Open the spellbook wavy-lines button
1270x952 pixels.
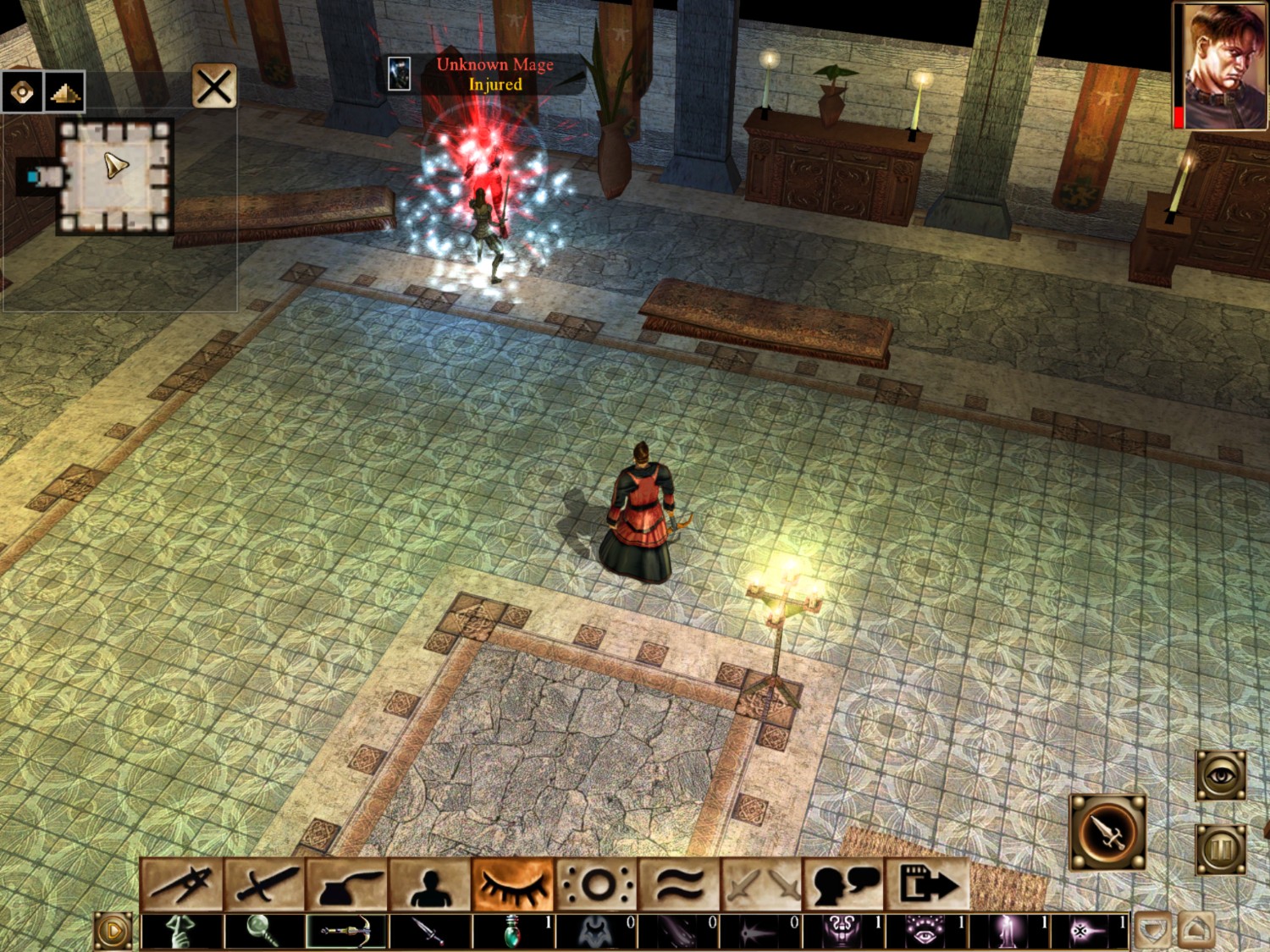(679, 885)
